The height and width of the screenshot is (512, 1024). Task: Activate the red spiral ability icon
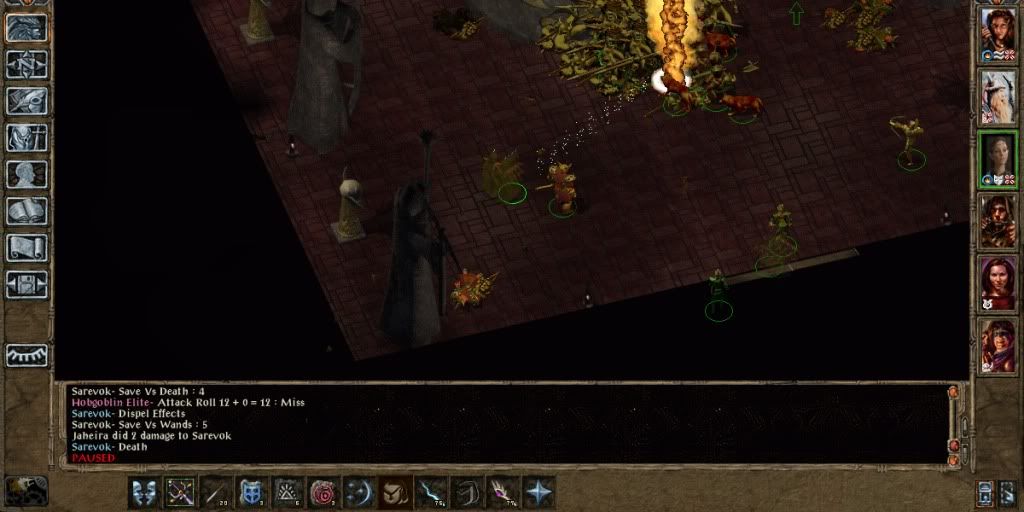point(323,491)
